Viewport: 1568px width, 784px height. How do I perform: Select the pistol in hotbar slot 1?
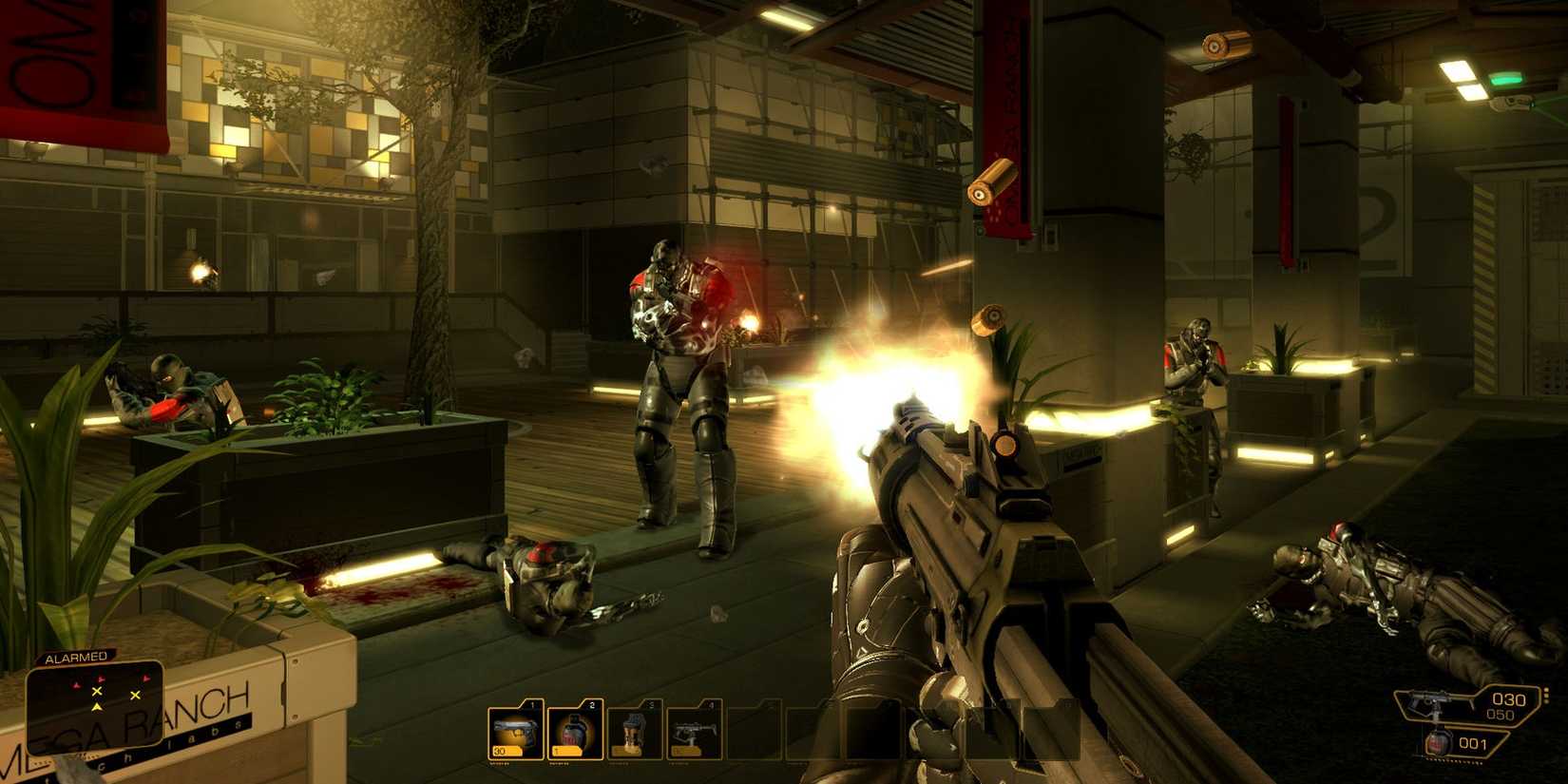515,733
